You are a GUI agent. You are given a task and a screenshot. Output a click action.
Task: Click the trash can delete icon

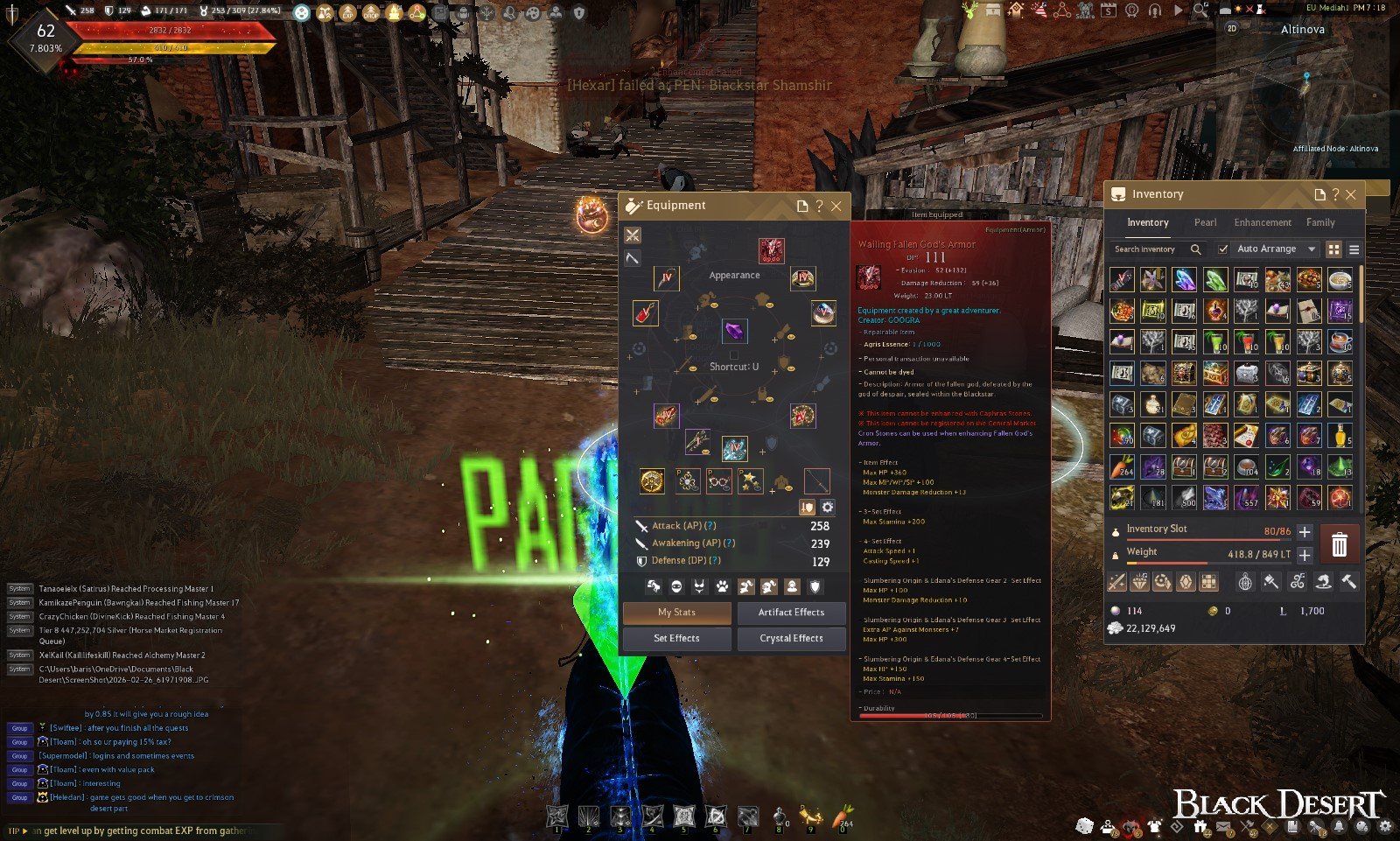(1339, 545)
